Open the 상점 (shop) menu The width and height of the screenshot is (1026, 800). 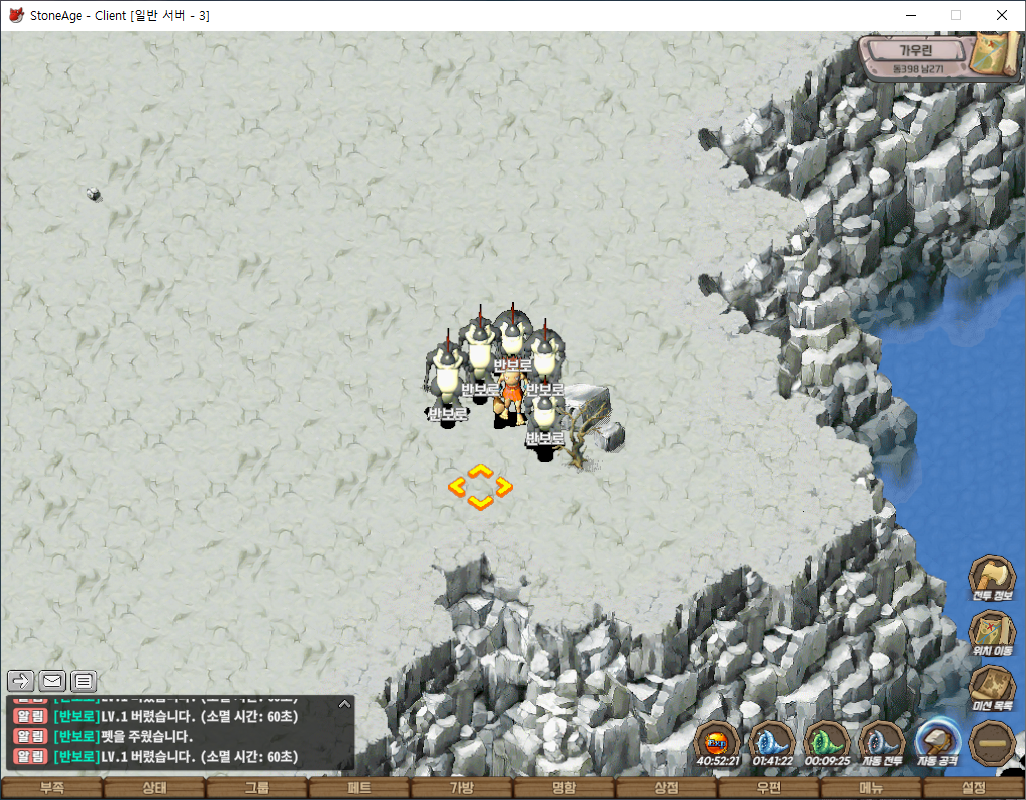tap(666, 788)
